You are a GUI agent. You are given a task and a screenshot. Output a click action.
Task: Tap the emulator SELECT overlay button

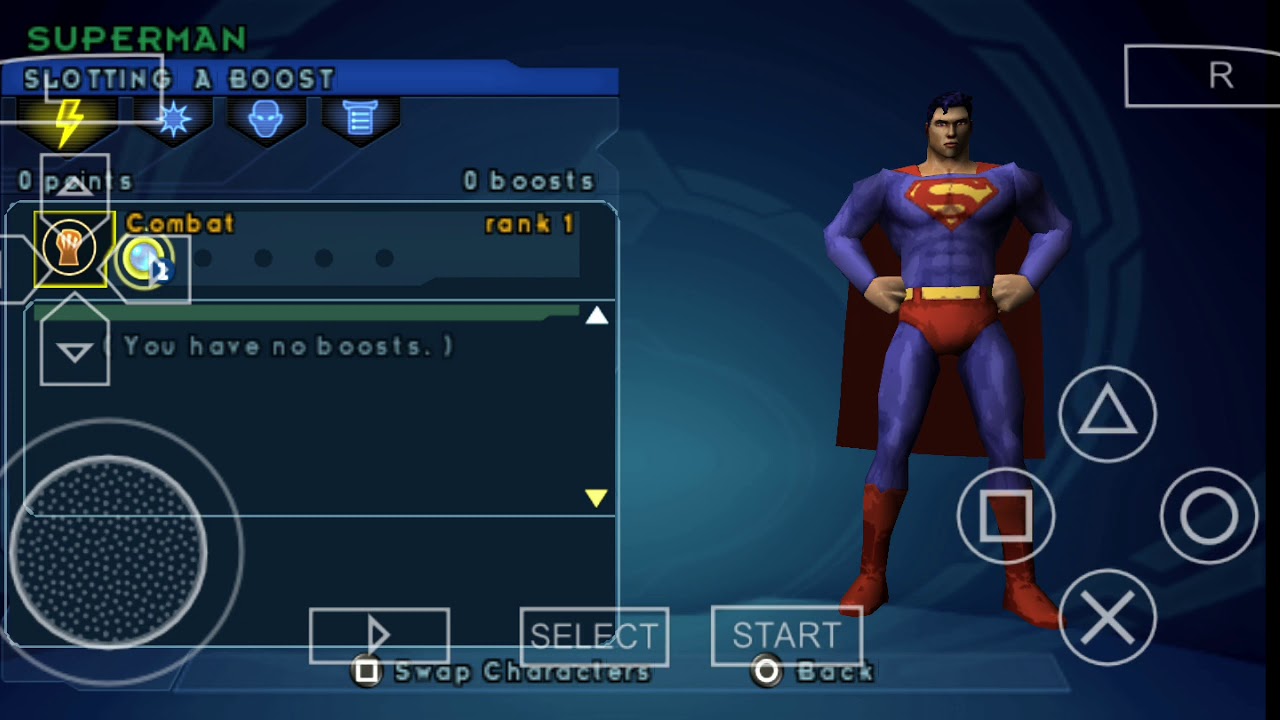pyautogui.click(x=594, y=636)
